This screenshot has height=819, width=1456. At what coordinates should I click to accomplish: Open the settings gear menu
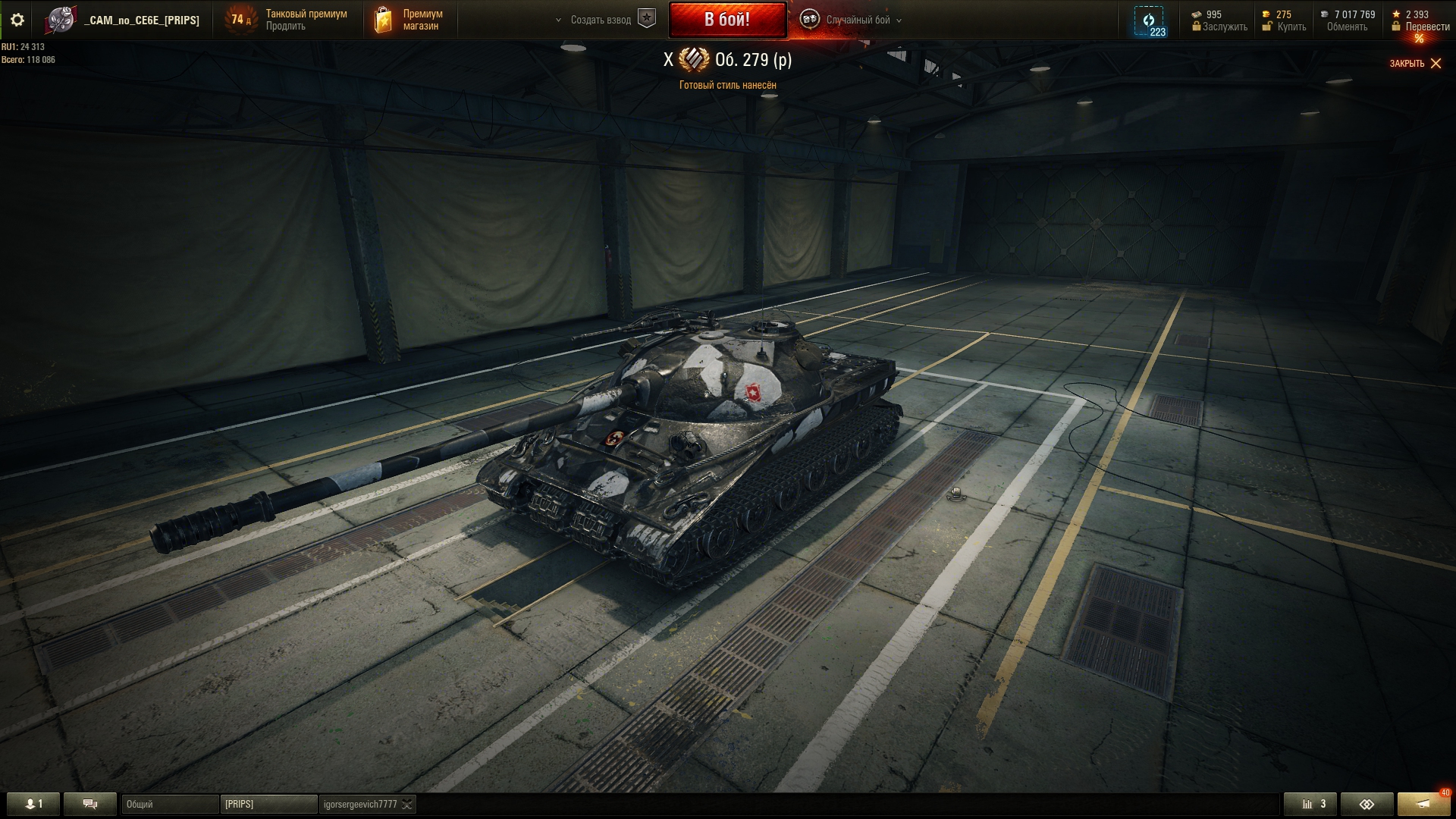click(17, 20)
